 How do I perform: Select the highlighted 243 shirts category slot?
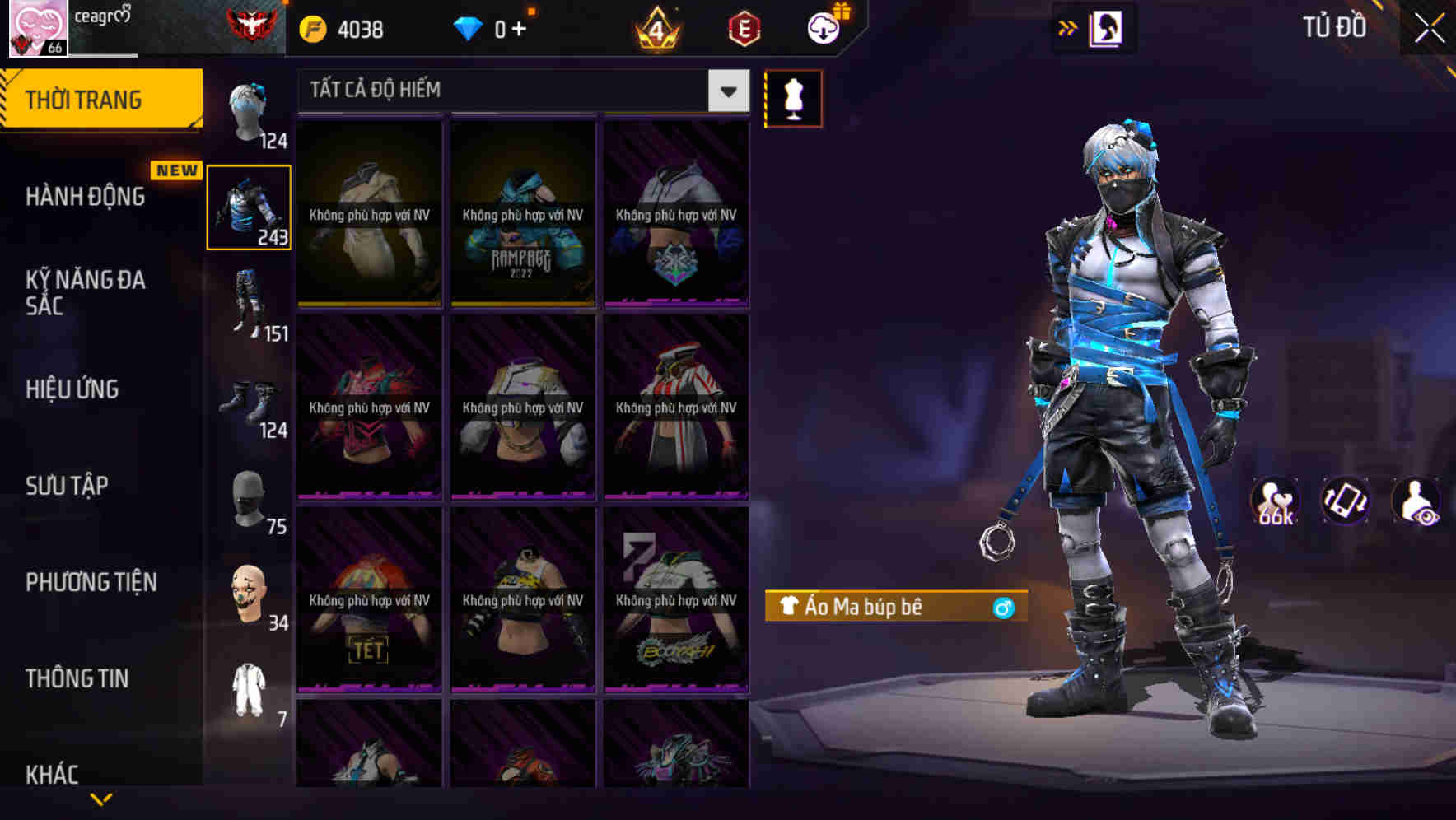[249, 208]
